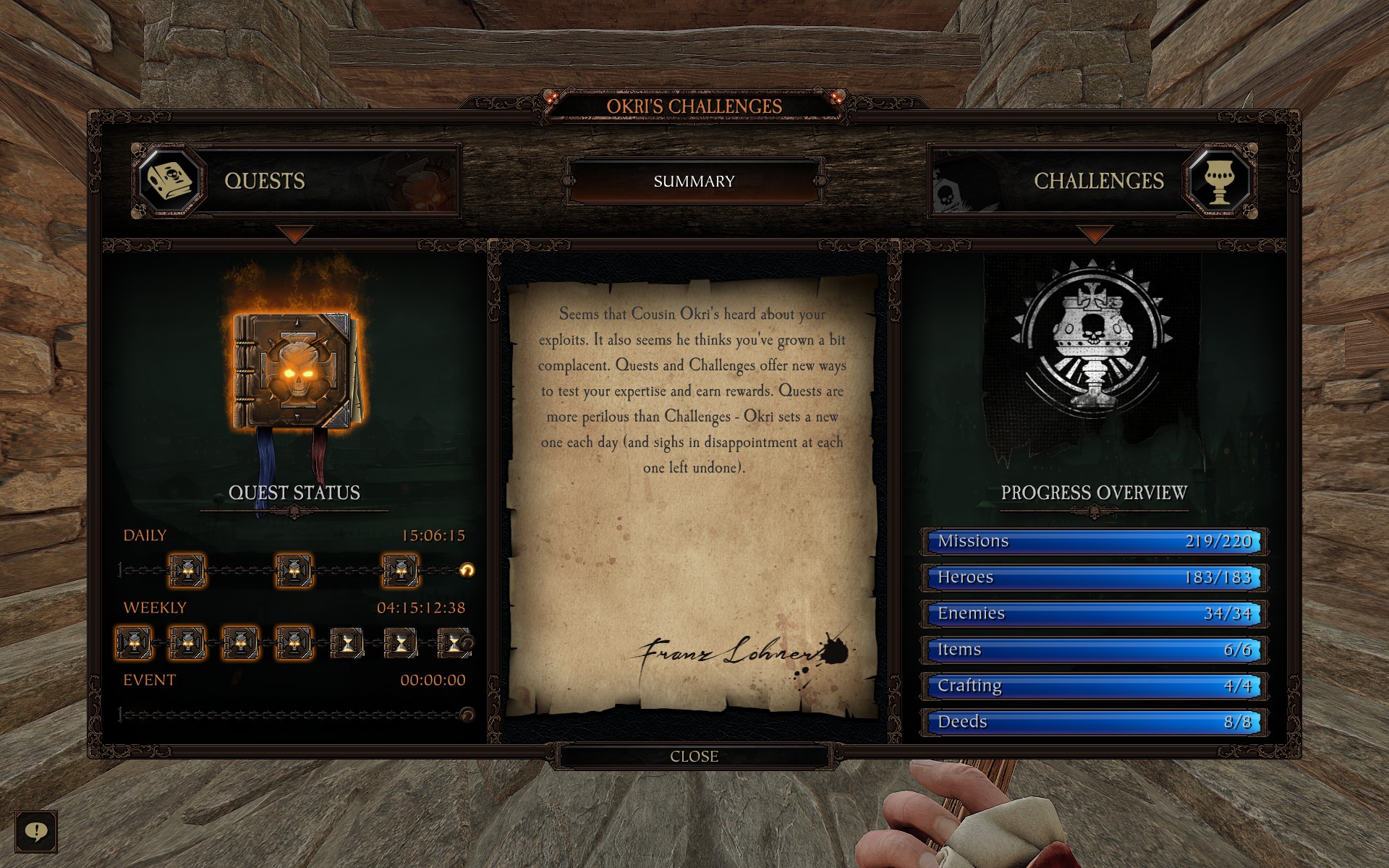Choose the Items progress row
Screen dimensions: 1389x868
coord(1094,650)
